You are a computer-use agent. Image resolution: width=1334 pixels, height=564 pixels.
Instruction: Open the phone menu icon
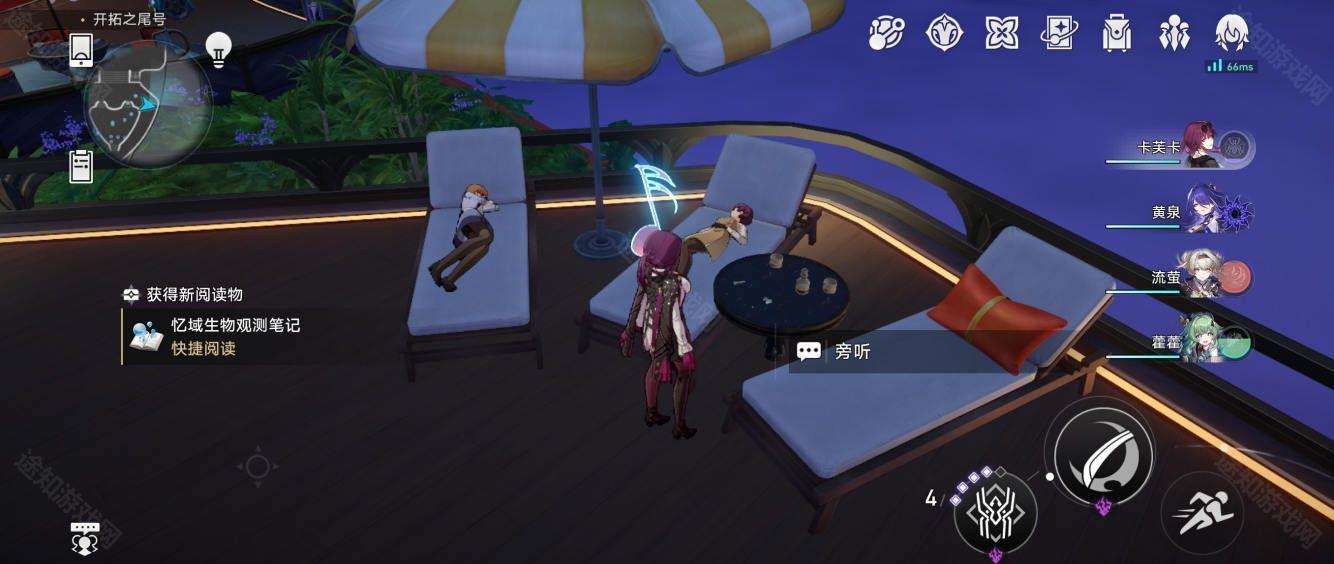(82, 50)
